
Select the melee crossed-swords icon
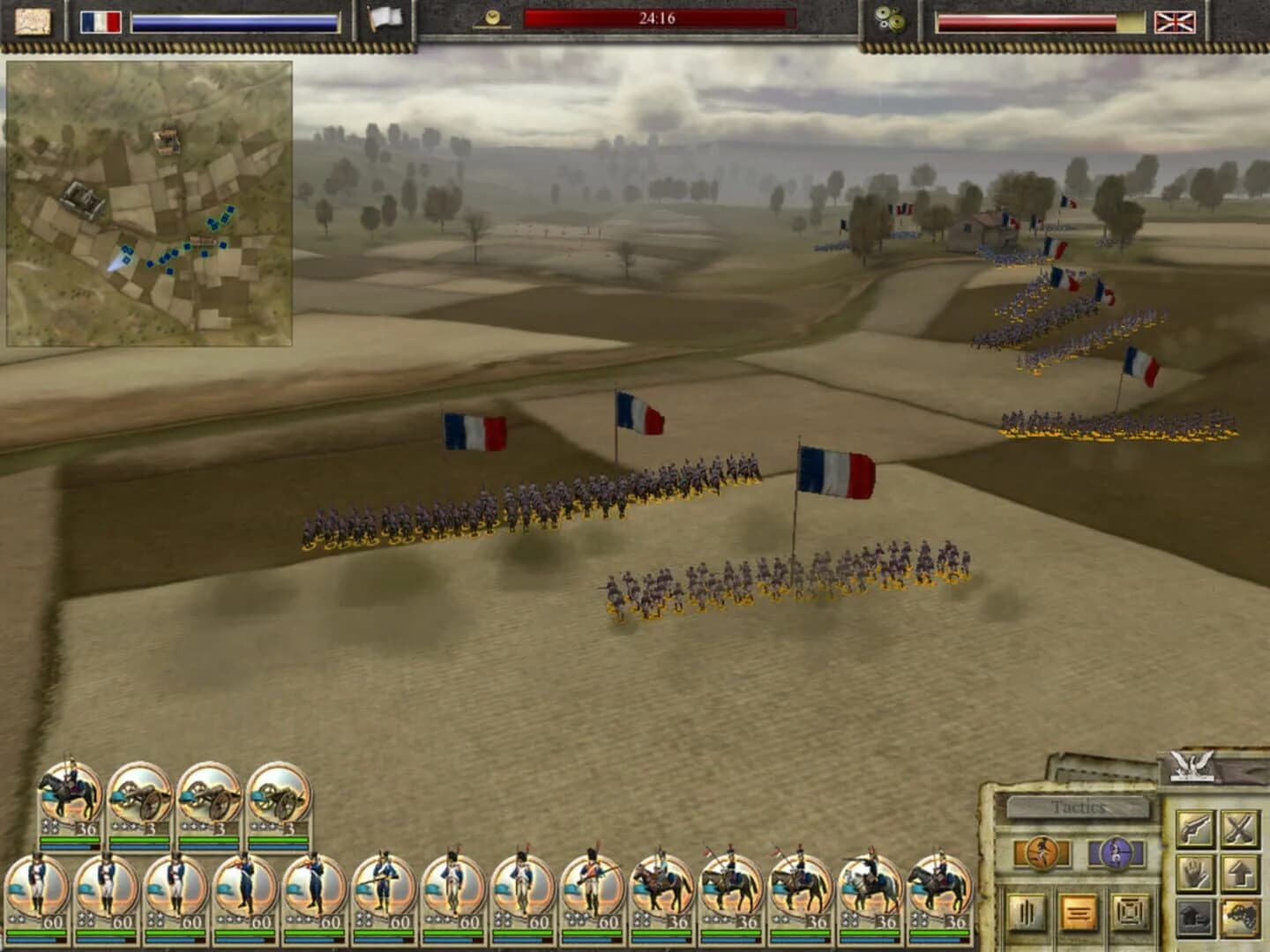click(x=1241, y=826)
